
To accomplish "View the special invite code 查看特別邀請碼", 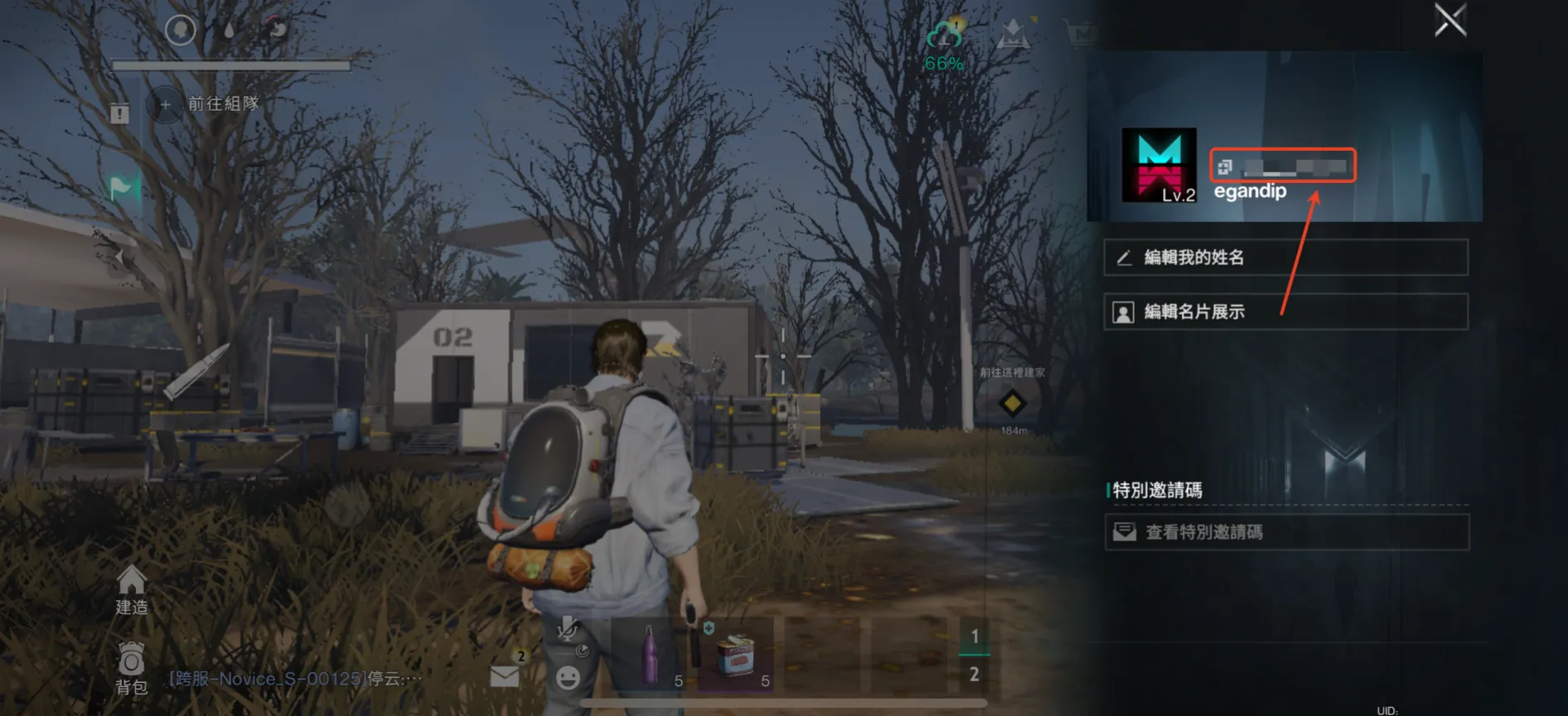I will (1286, 532).
